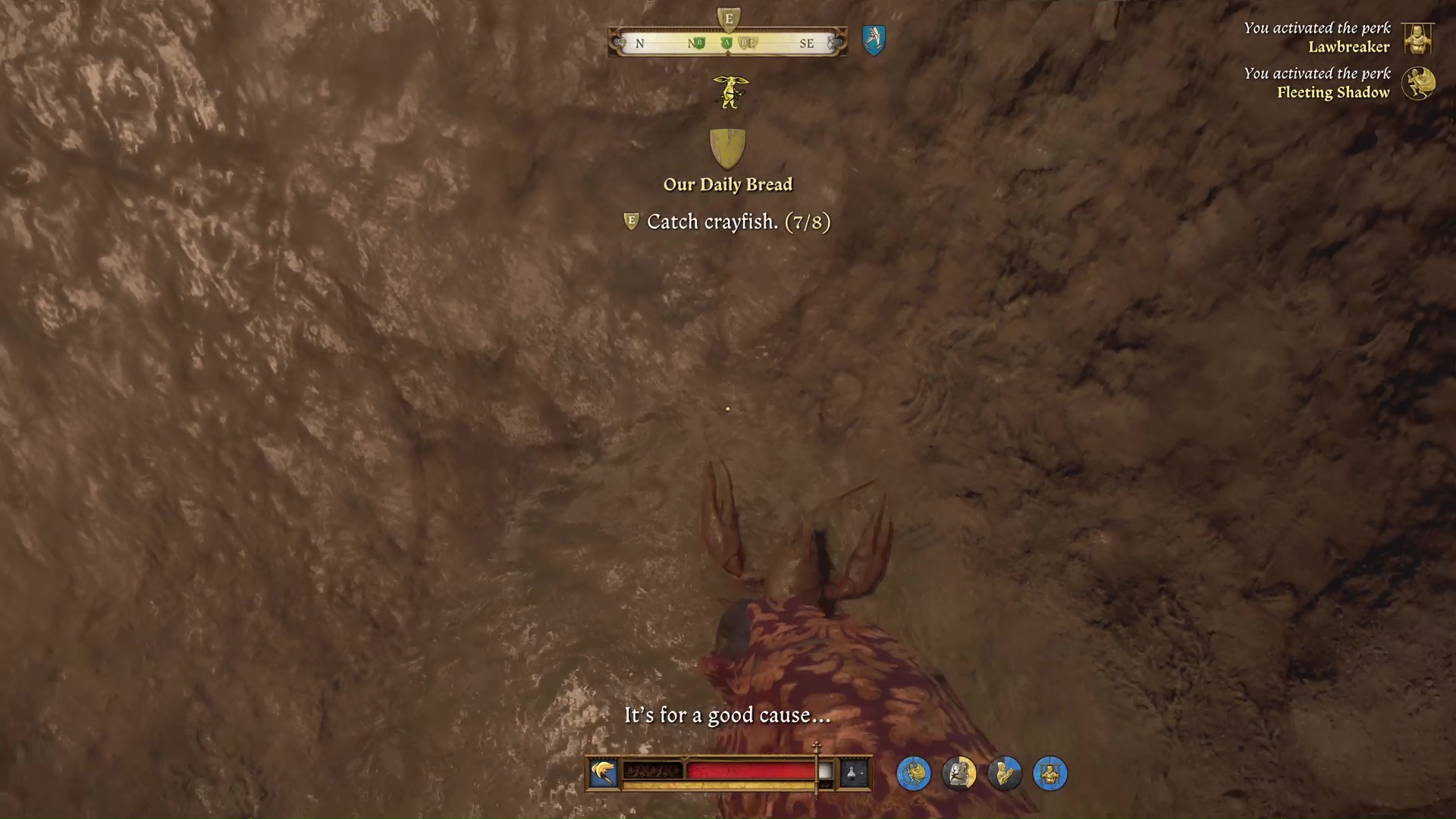Select the green A objective marker on compass
This screenshot has height=819, width=1456.
coord(726,43)
